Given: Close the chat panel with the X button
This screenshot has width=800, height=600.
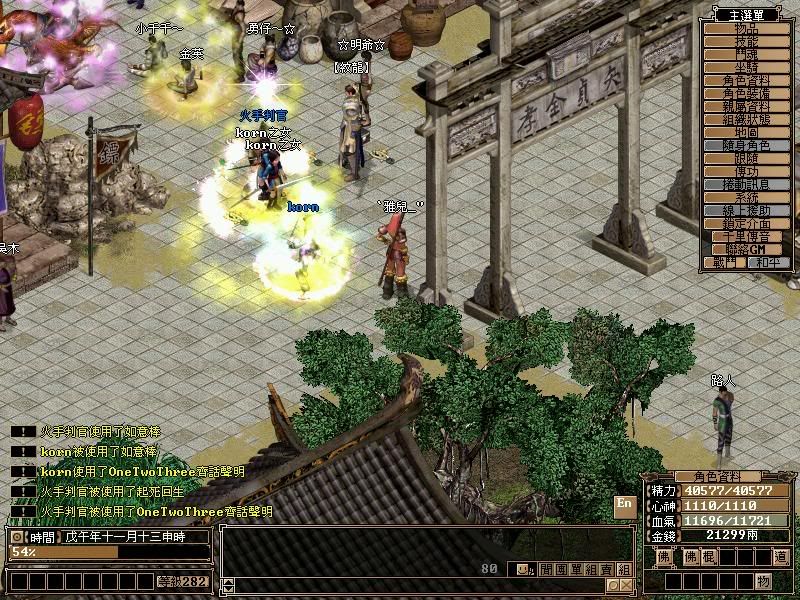Looking at the screenshot, I should (627, 585).
